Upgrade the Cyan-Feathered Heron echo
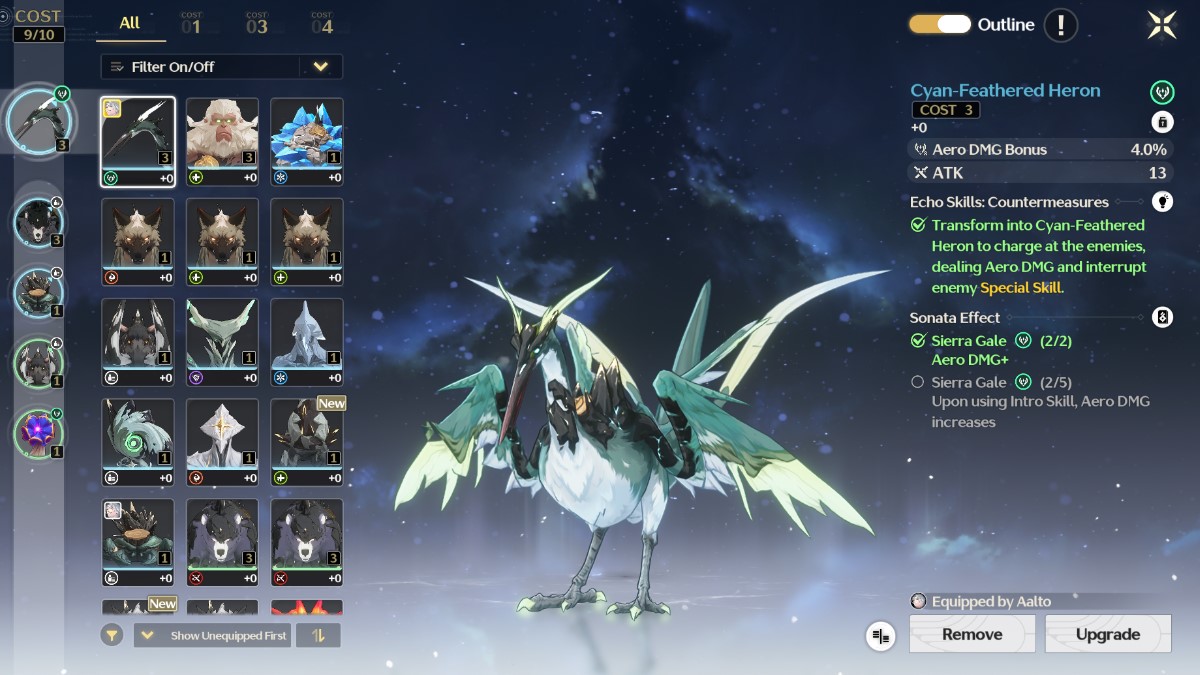 click(x=1107, y=634)
